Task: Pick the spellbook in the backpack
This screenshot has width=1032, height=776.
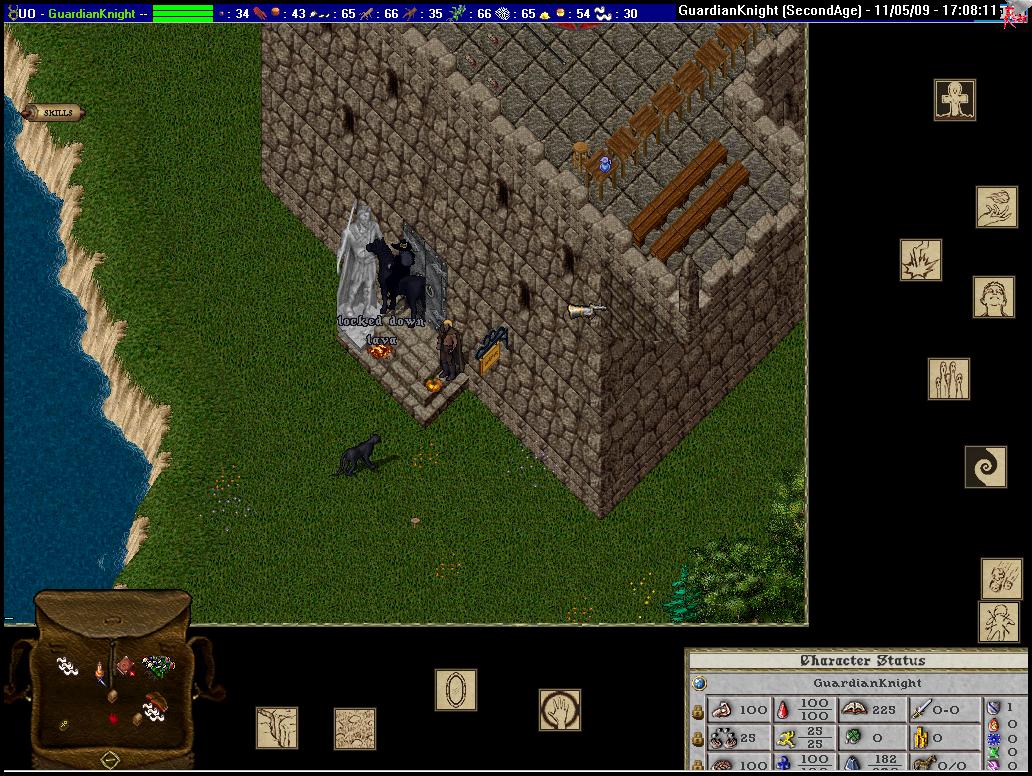Action: click(125, 666)
